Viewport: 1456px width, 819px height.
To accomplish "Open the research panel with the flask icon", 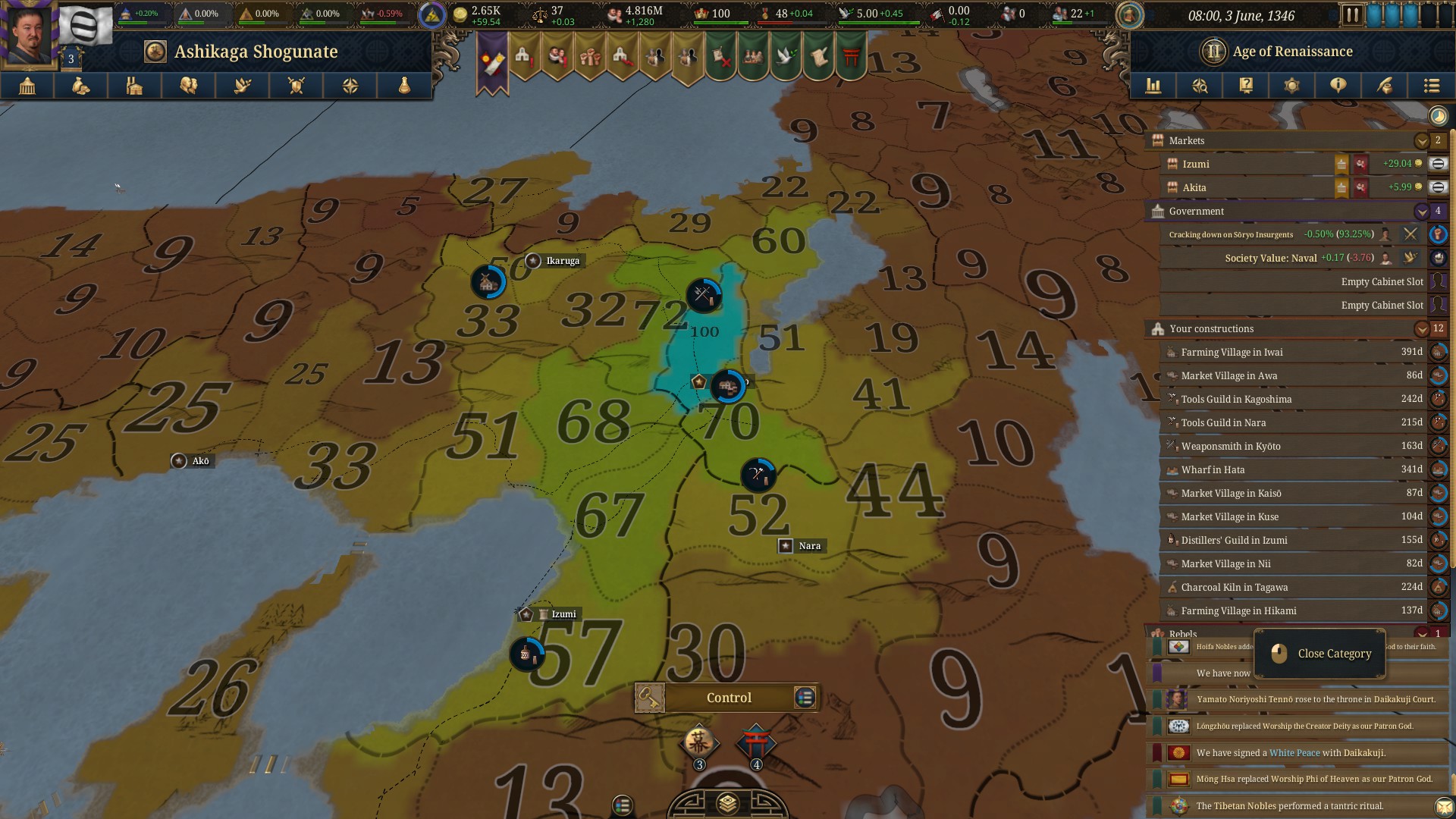I will [404, 86].
